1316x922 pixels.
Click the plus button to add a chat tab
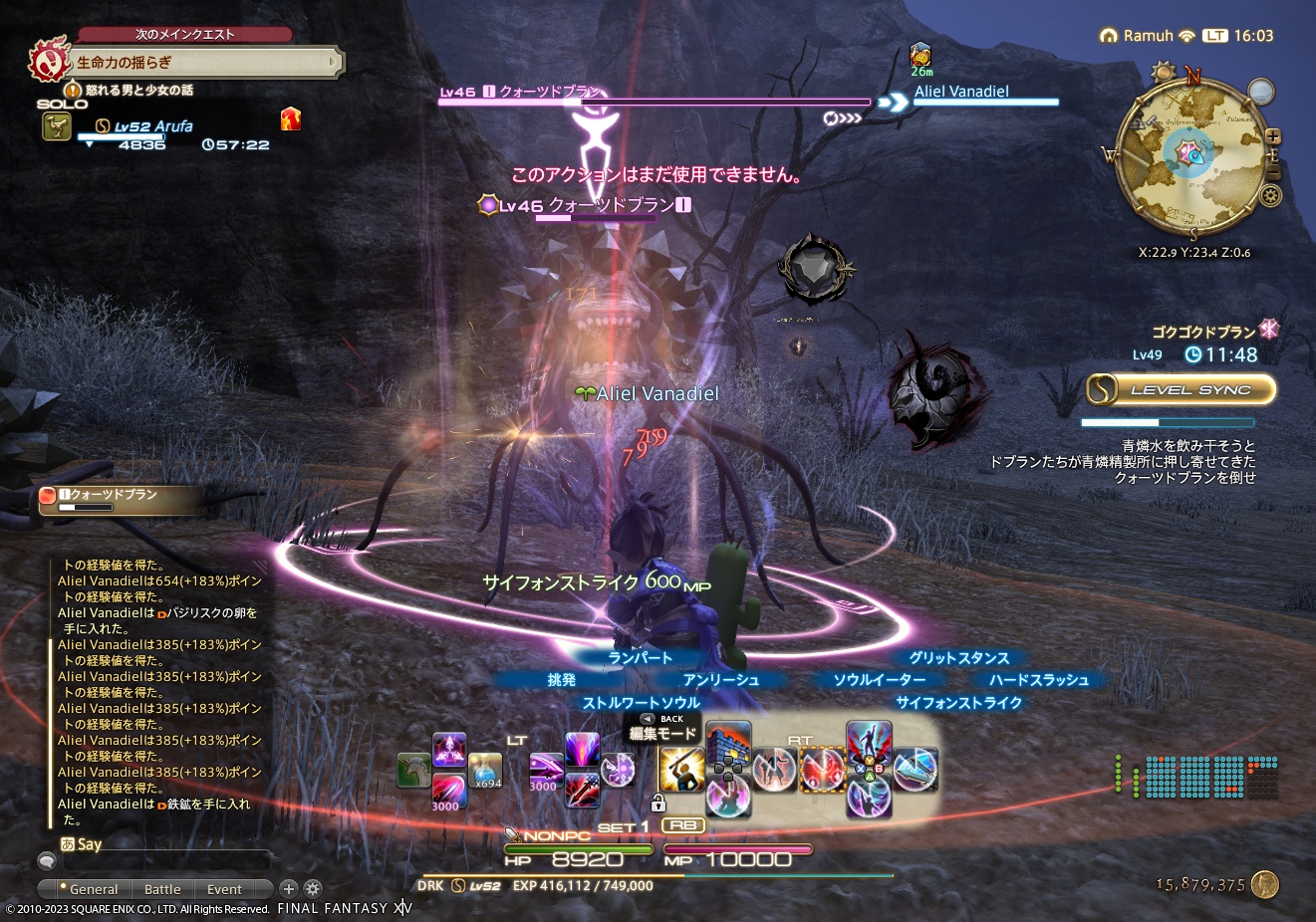click(288, 888)
